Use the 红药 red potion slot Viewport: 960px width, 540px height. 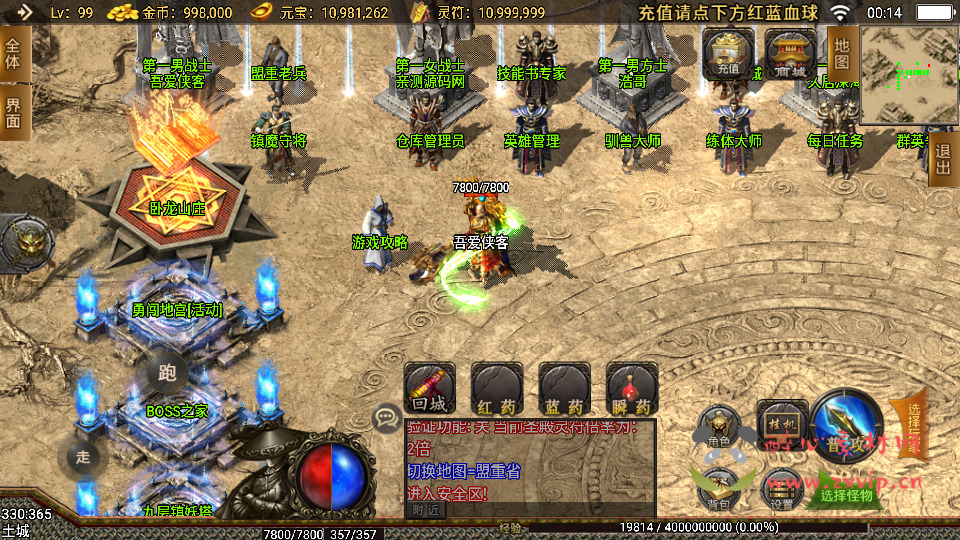tap(497, 388)
